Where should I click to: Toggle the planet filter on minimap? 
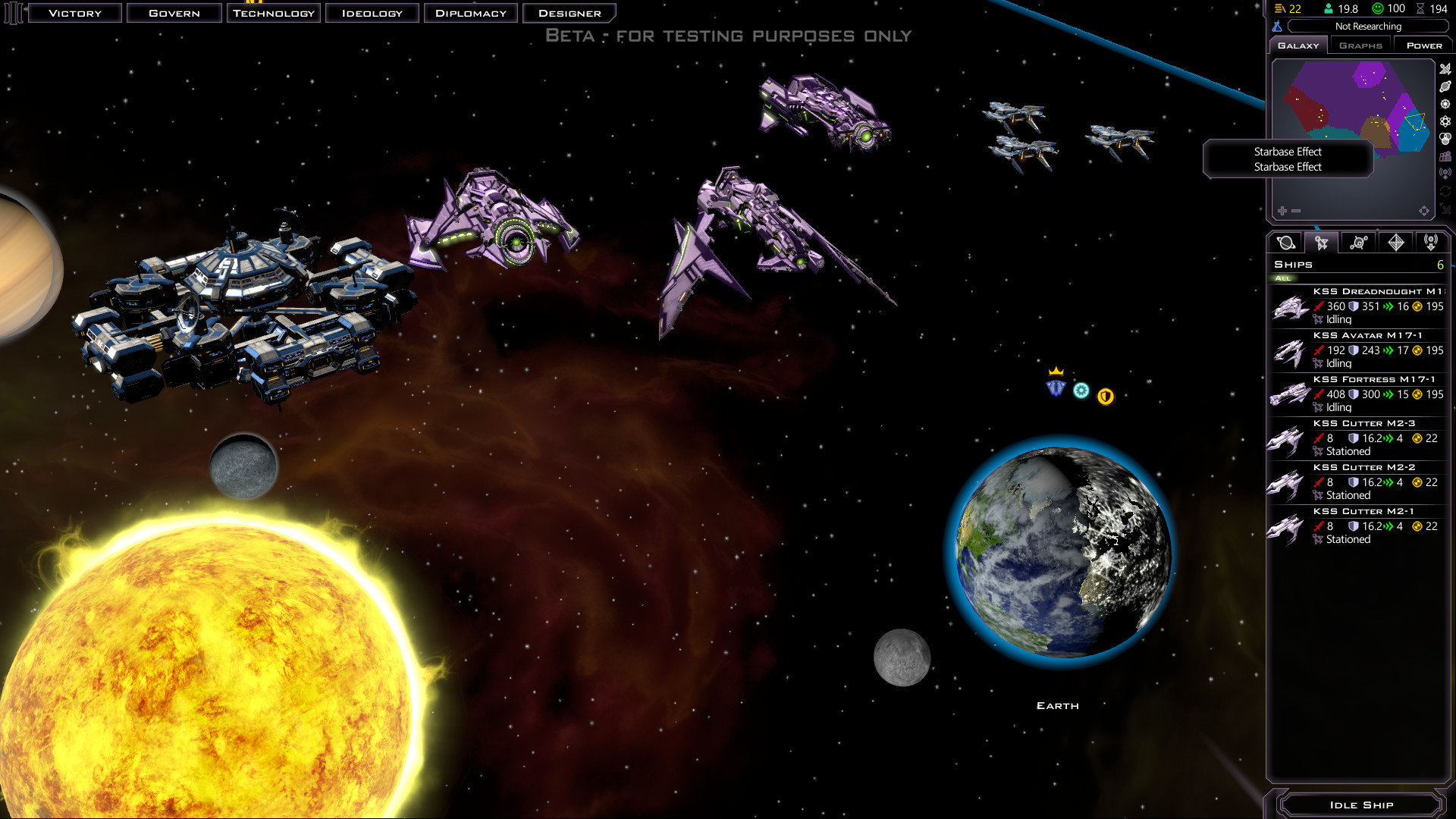[x=1445, y=86]
